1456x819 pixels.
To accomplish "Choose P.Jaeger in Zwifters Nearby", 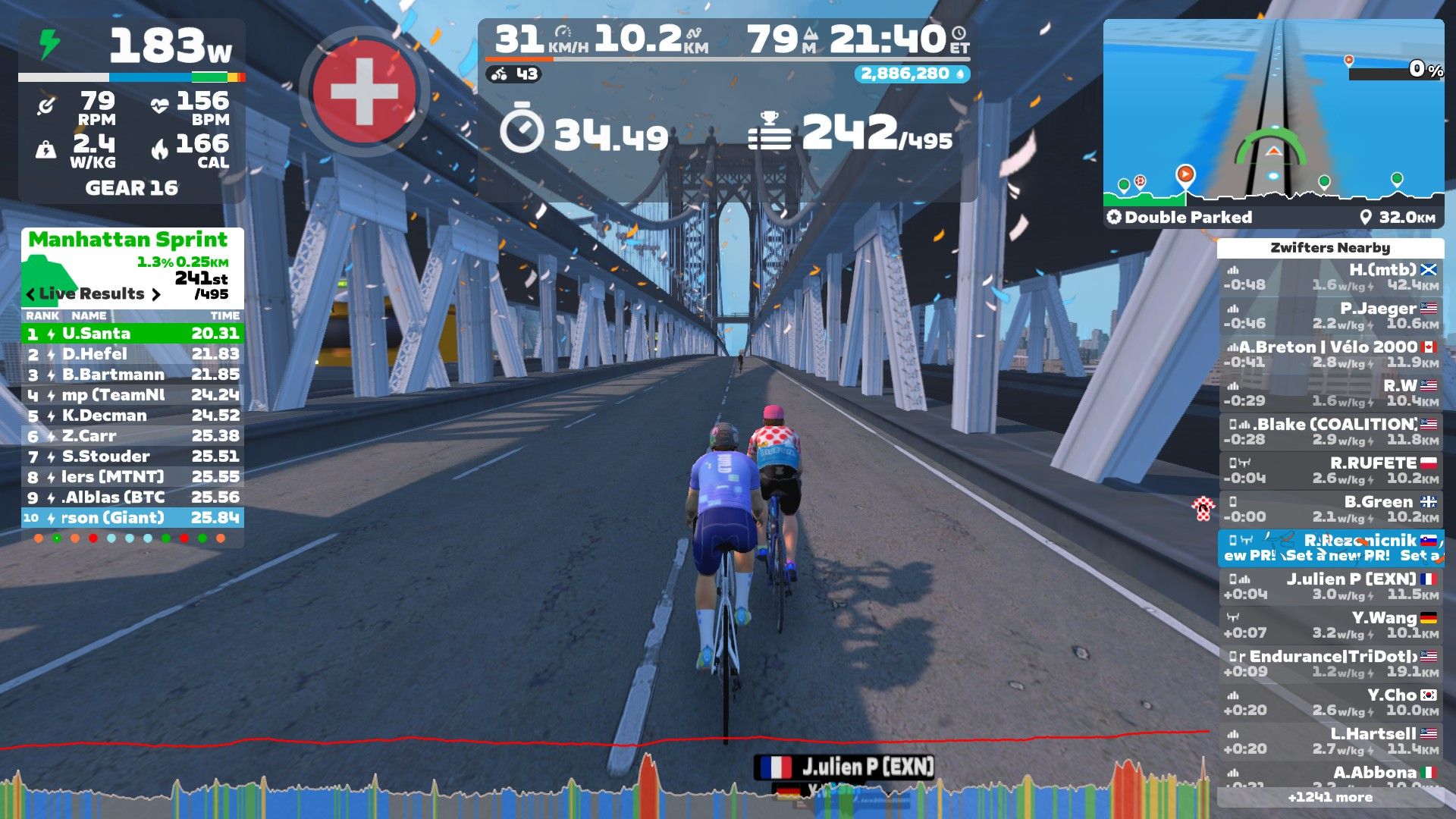I will [1331, 316].
